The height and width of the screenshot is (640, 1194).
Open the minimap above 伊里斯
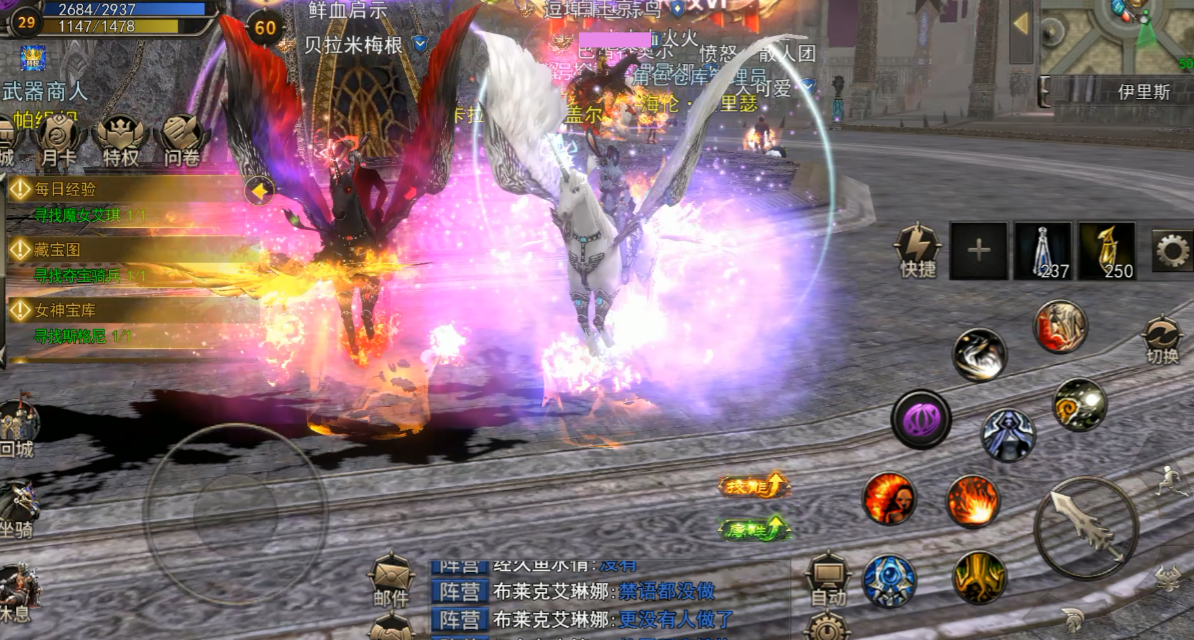1115,36
